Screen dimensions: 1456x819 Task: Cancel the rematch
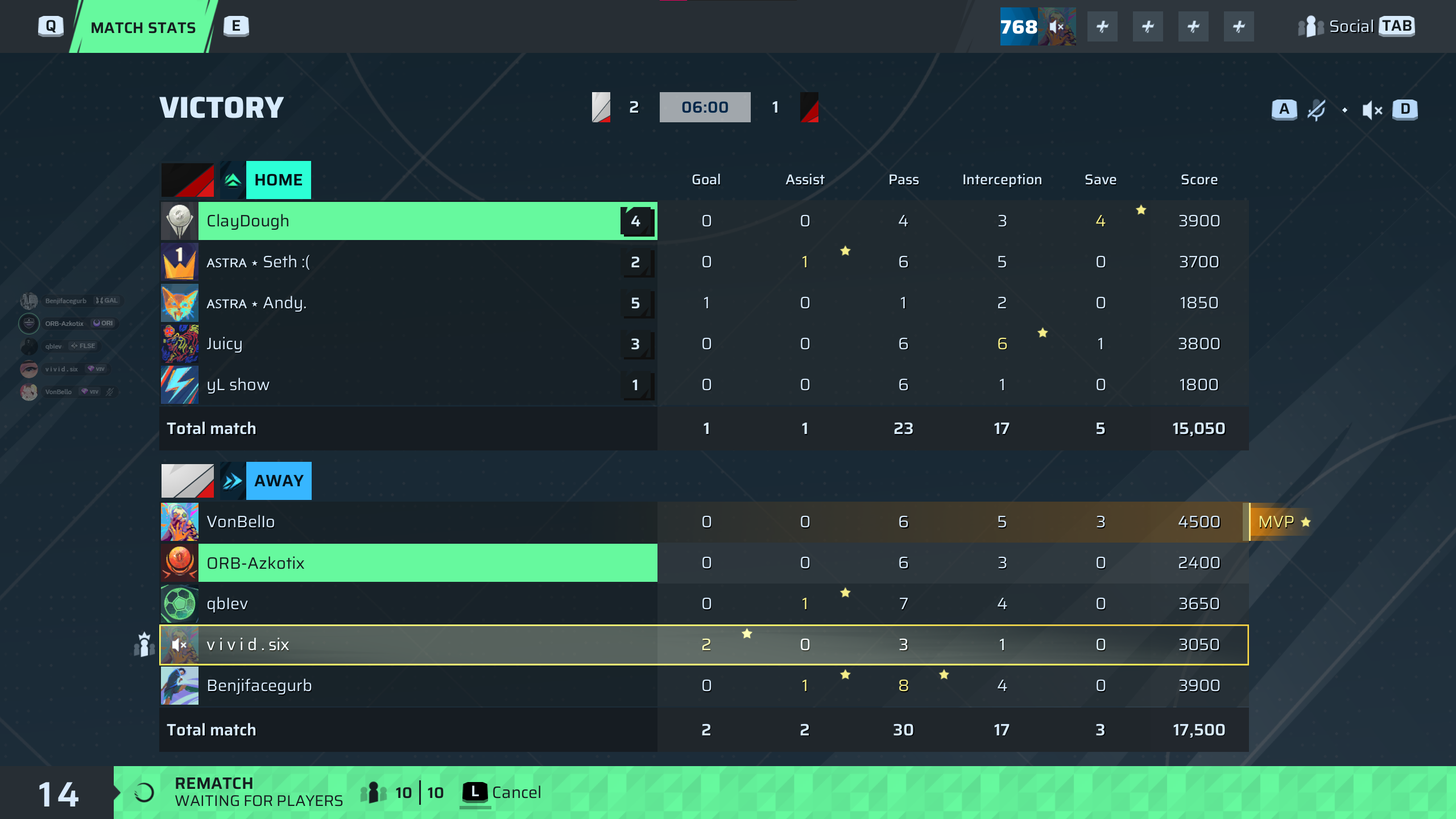(x=502, y=792)
